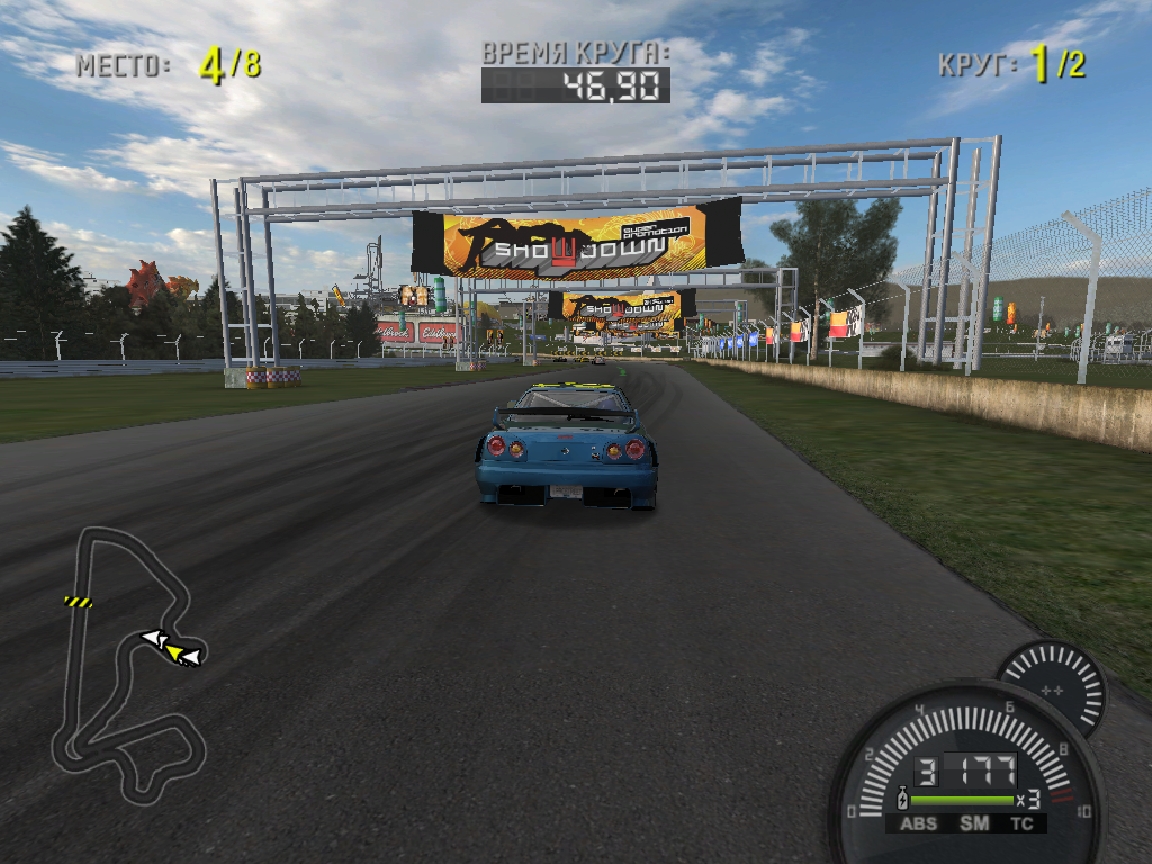
Task: Click the nitrous bottle icon
Action: pyautogui.click(x=903, y=800)
